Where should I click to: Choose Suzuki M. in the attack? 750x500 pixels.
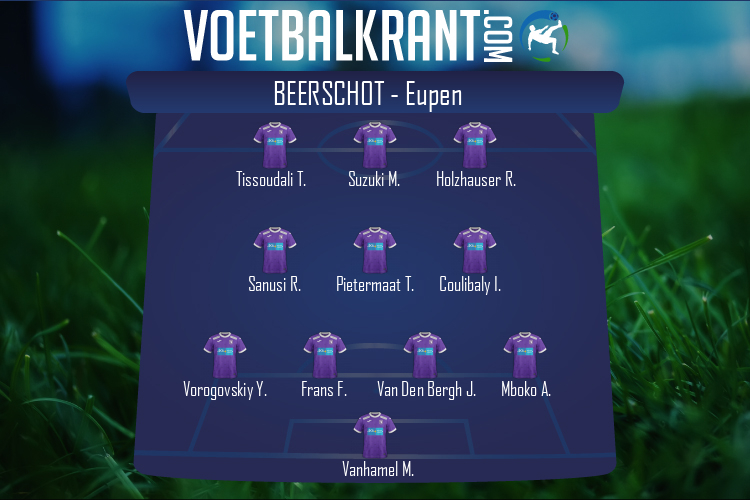point(375,146)
